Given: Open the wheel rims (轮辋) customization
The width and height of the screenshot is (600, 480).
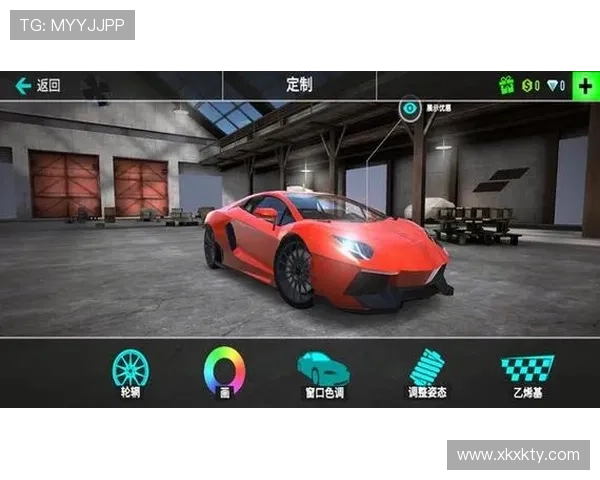Looking at the screenshot, I should click(130, 370).
